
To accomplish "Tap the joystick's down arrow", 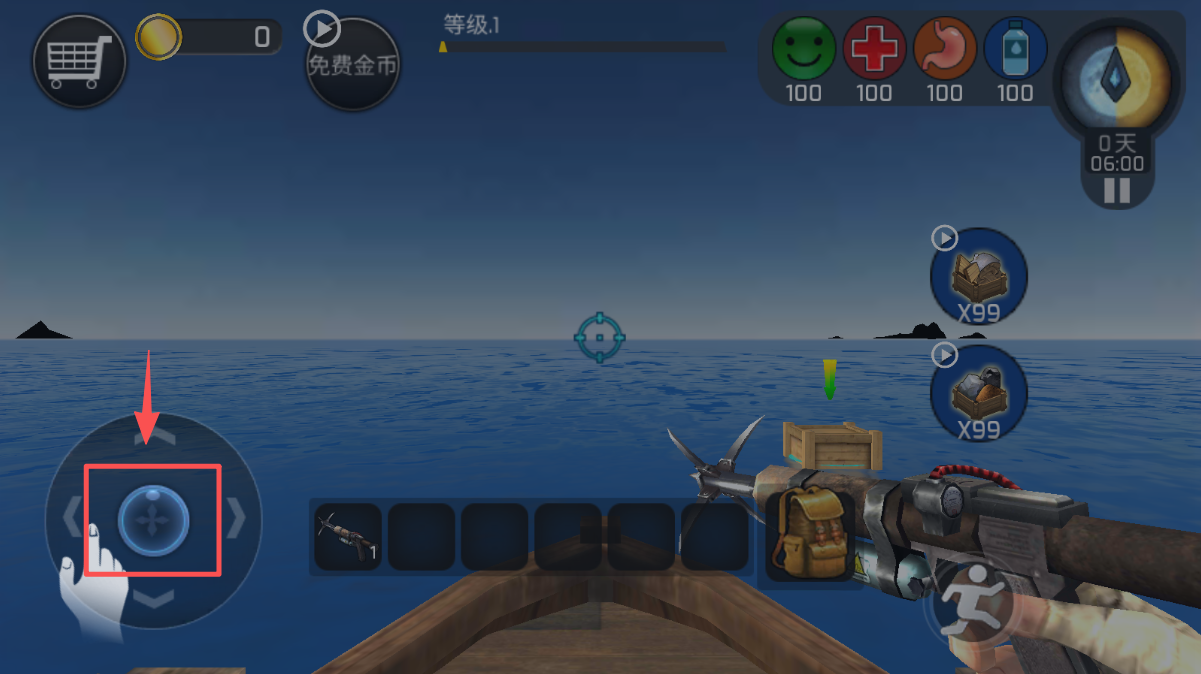I will (154, 599).
